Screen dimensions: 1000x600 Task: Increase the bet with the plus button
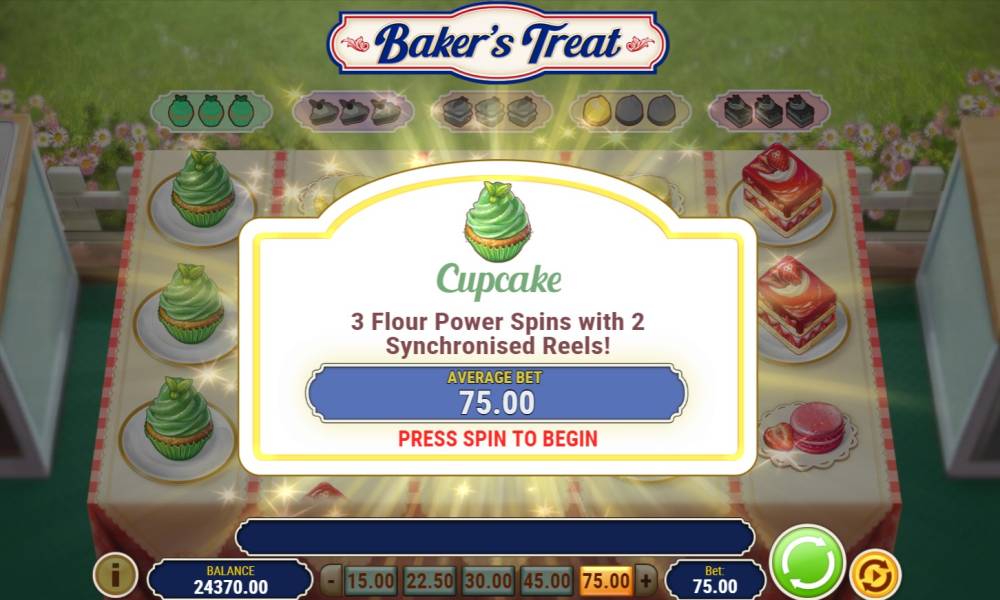coord(647,580)
